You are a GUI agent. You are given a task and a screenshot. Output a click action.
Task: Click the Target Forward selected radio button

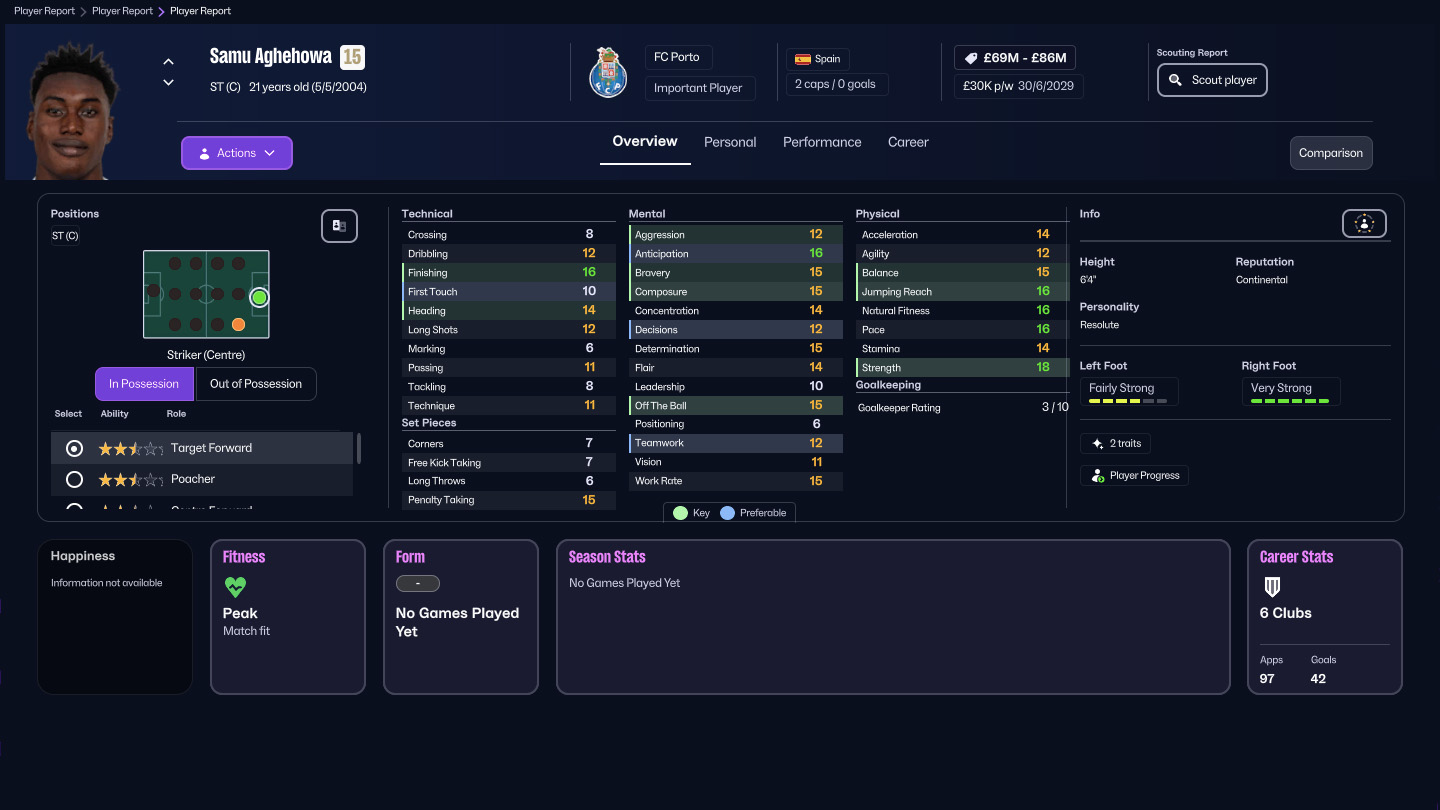pos(73,448)
